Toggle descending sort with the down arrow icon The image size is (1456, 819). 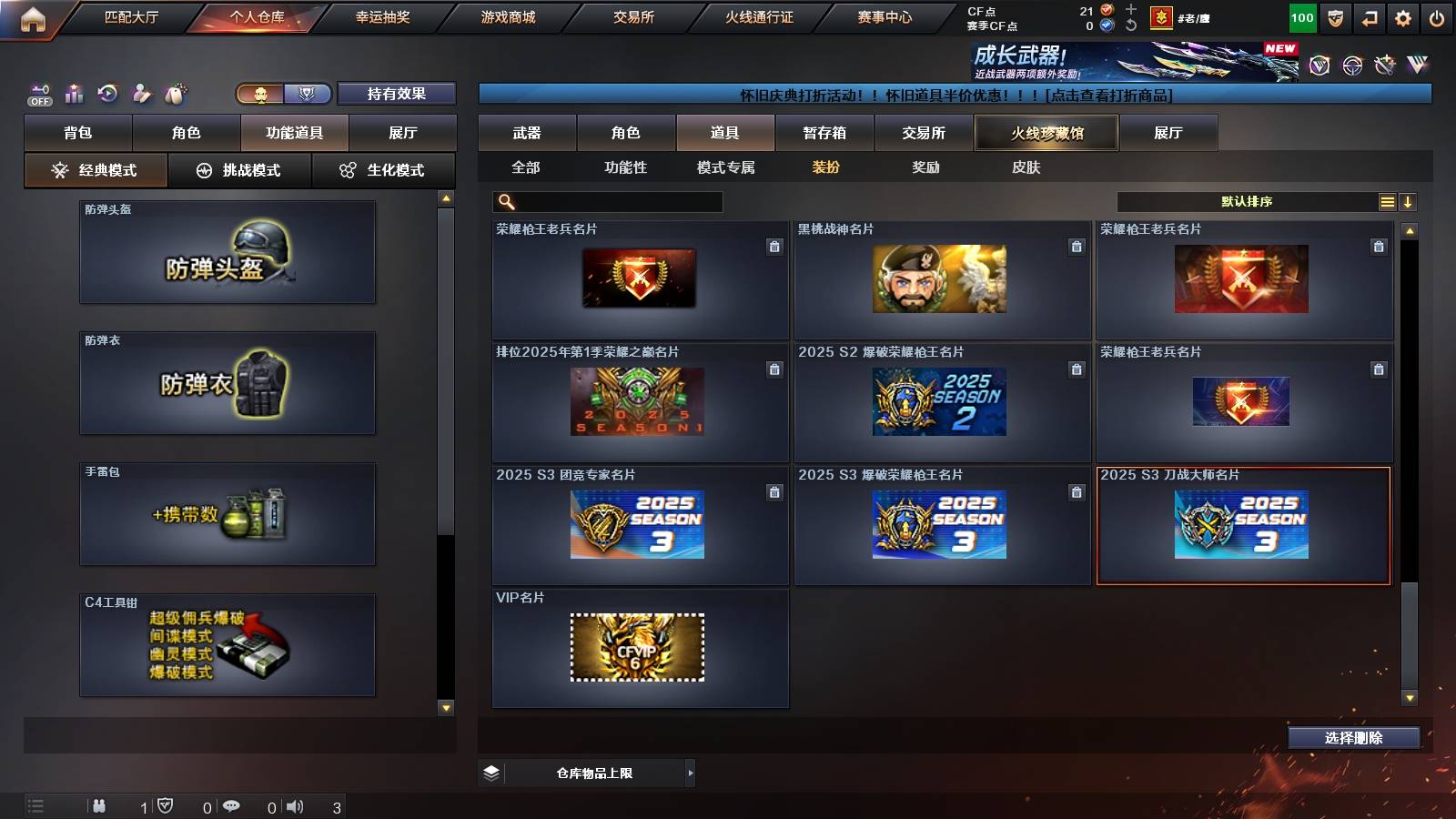tap(1409, 202)
